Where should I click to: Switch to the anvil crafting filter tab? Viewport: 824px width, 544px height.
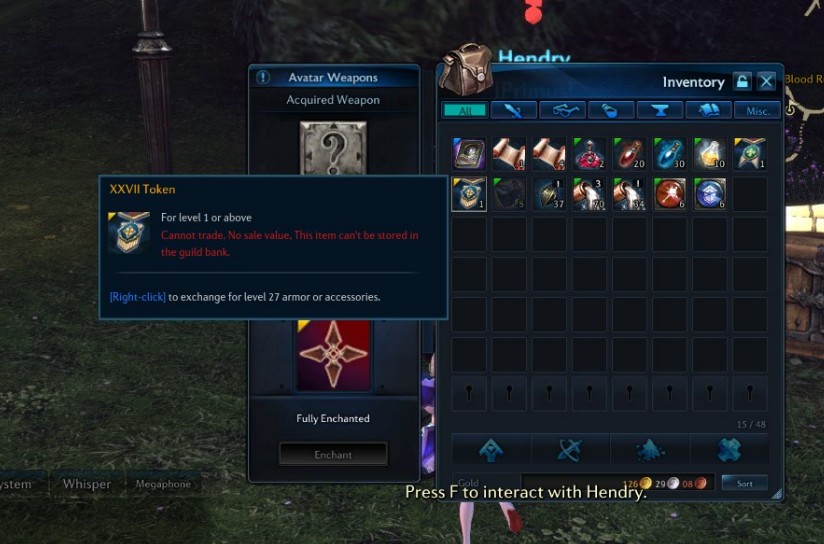pos(660,110)
